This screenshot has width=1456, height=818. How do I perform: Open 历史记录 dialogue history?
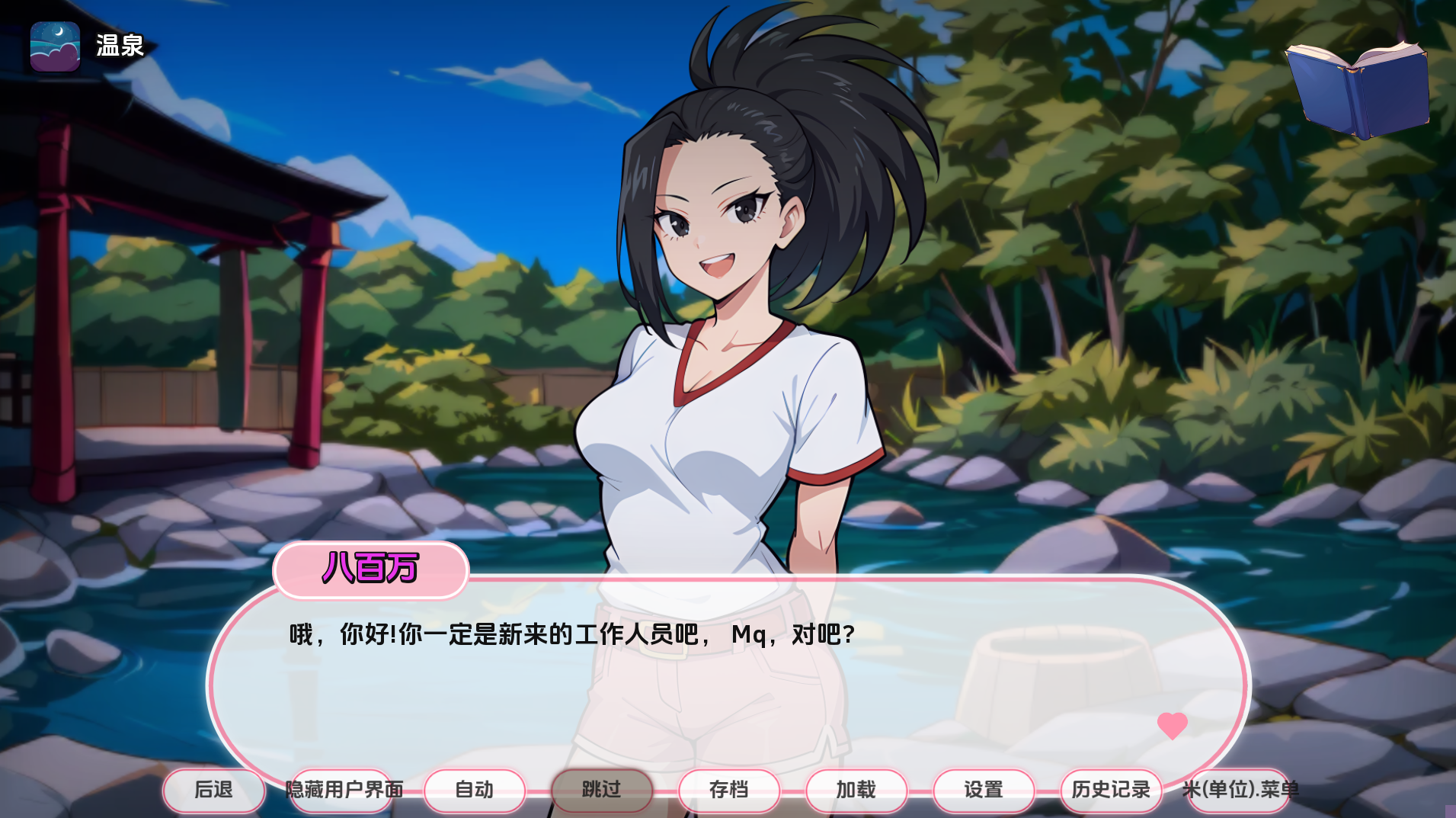click(x=1110, y=791)
